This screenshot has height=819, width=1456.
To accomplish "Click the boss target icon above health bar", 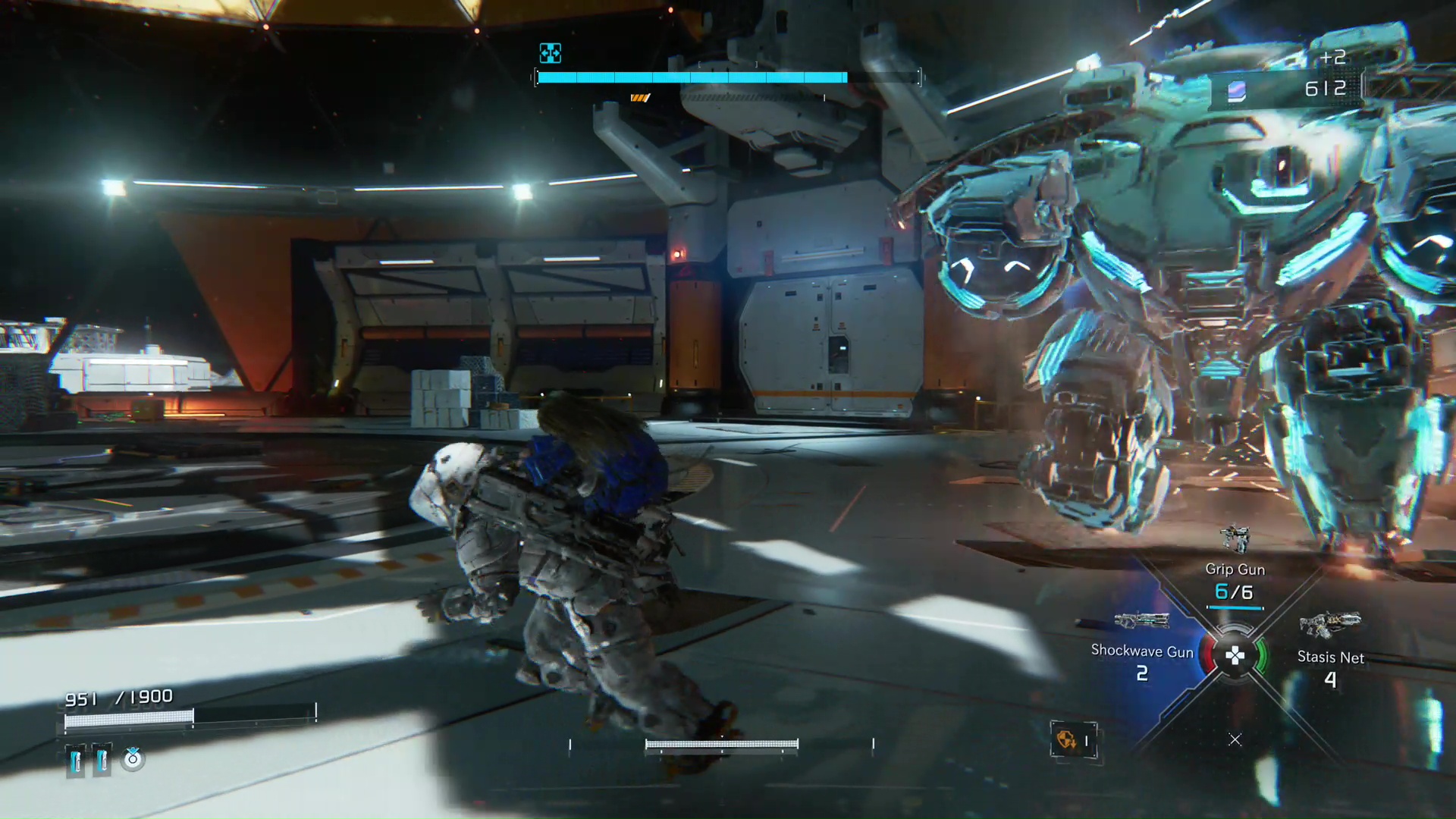I will 550,53.
